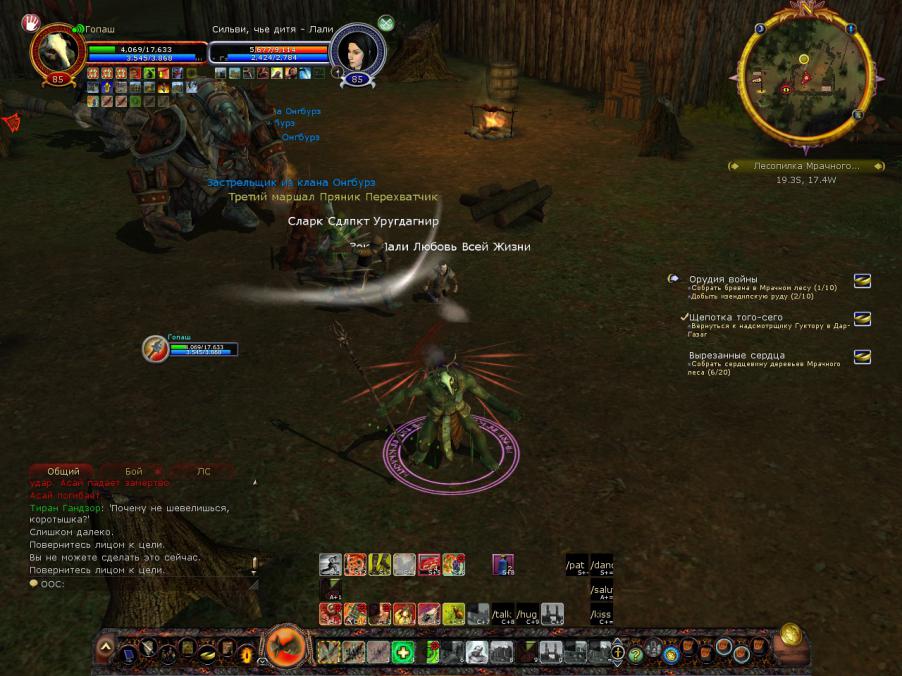This screenshot has height=676, width=902.
Task: Use the /hug emote slot
Action: click(527, 614)
